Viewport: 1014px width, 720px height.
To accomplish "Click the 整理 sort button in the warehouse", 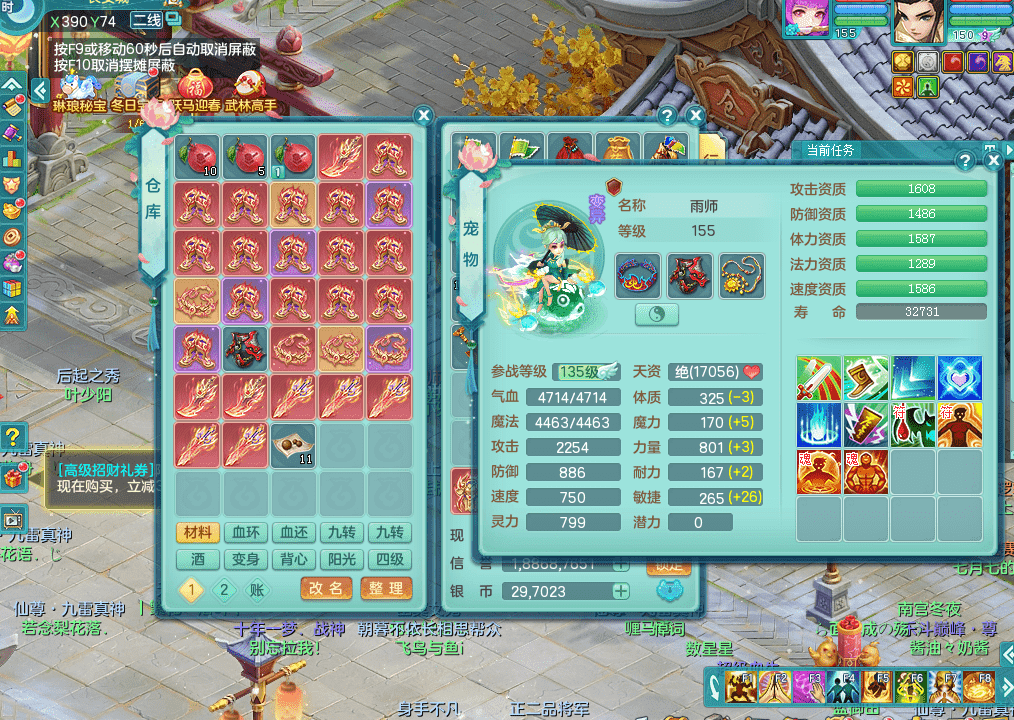I will (x=386, y=589).
